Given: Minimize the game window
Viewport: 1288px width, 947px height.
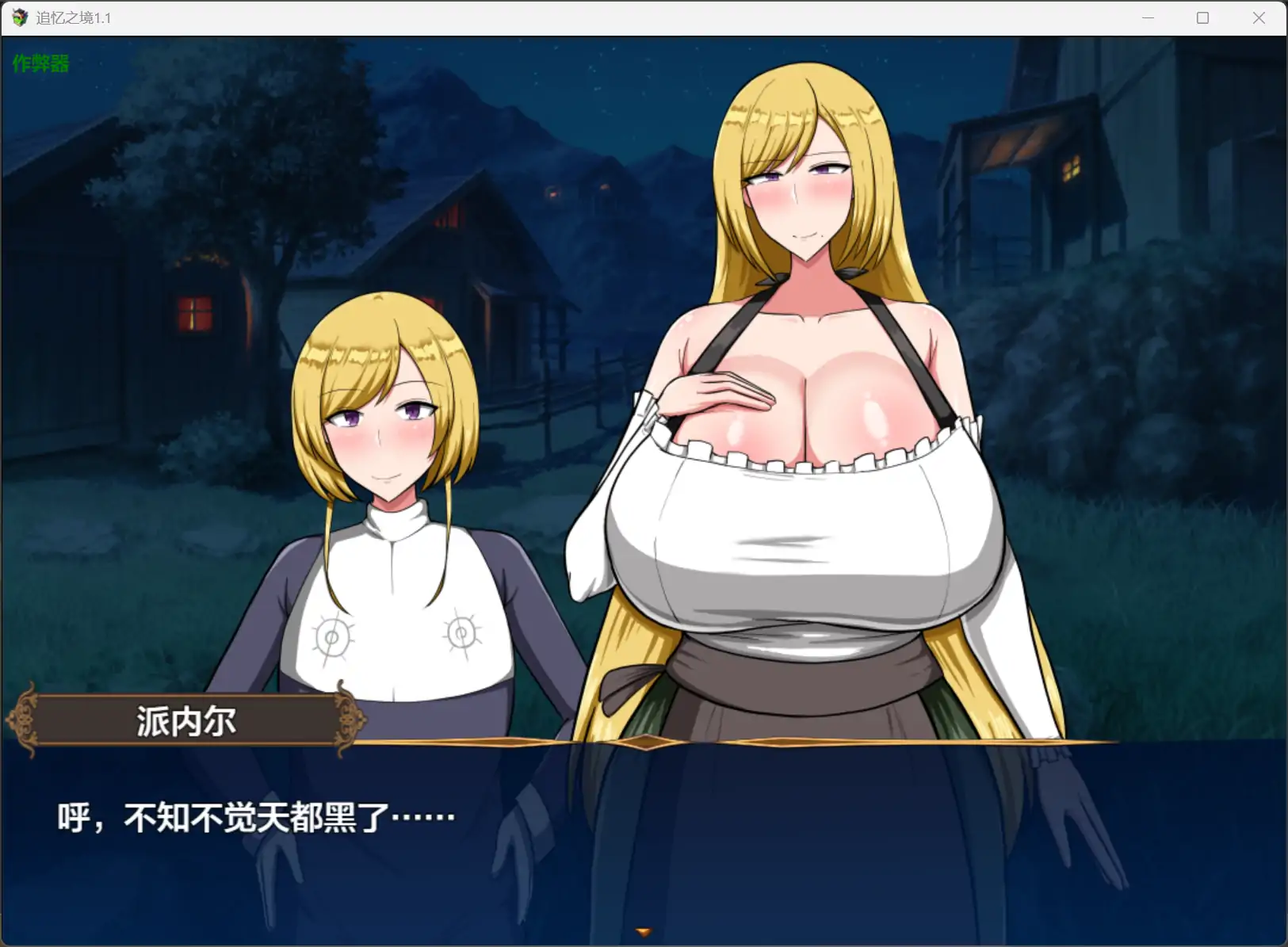Looking at the screenshot, I should click(1148, 17).
